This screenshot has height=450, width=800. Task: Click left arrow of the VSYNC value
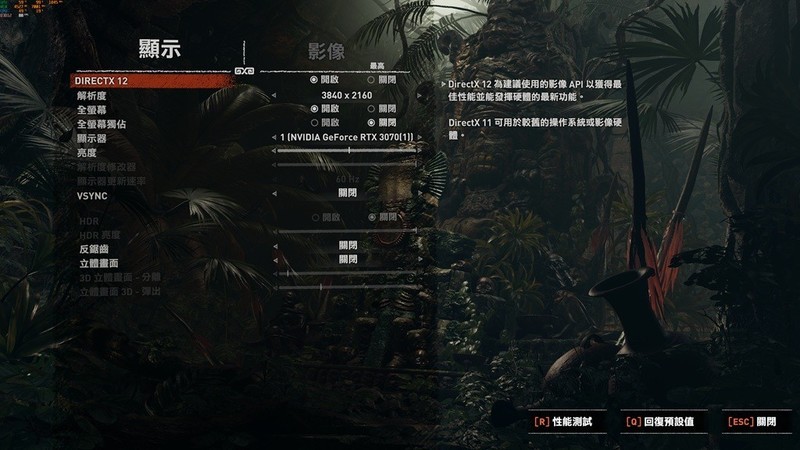[x=273, y=193]
